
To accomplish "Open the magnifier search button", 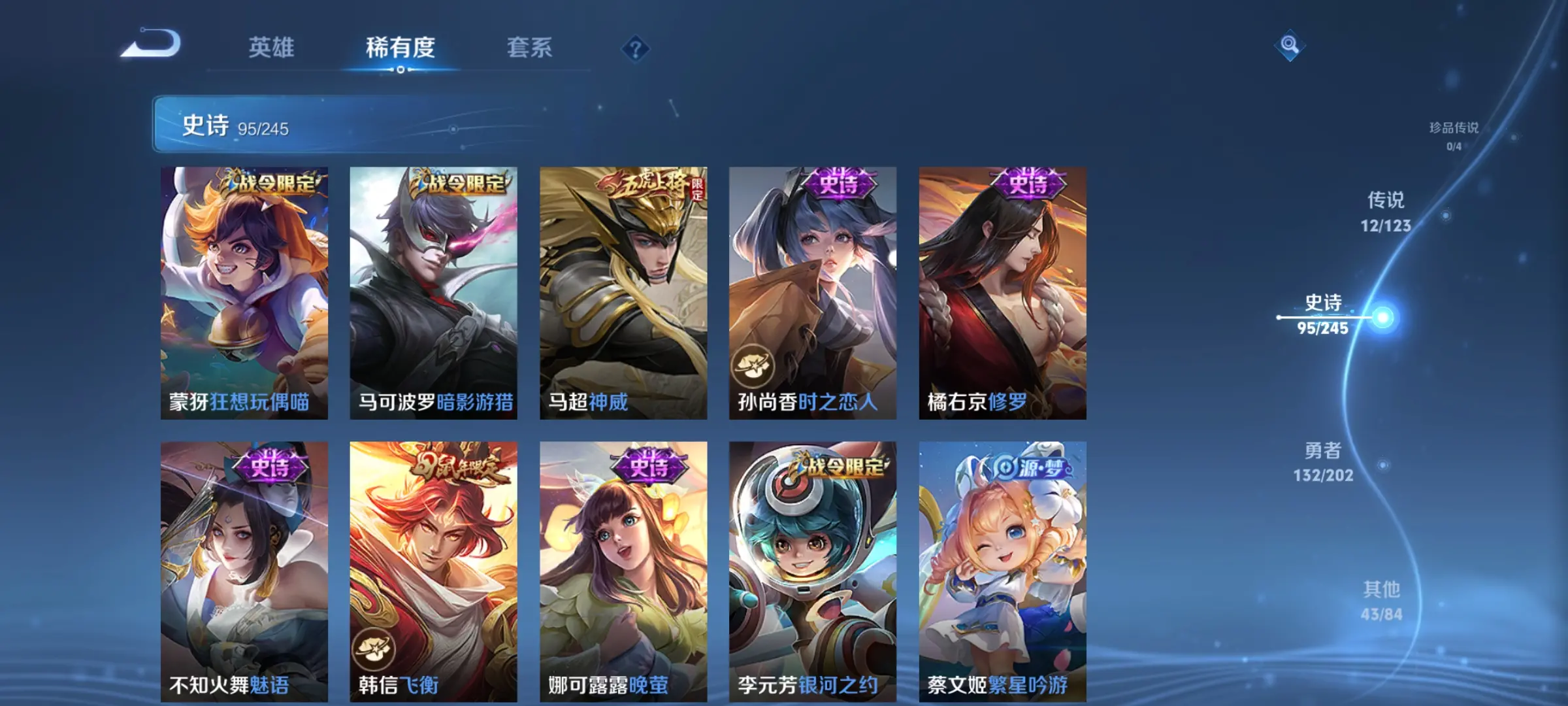I will tap(1289, 44).
